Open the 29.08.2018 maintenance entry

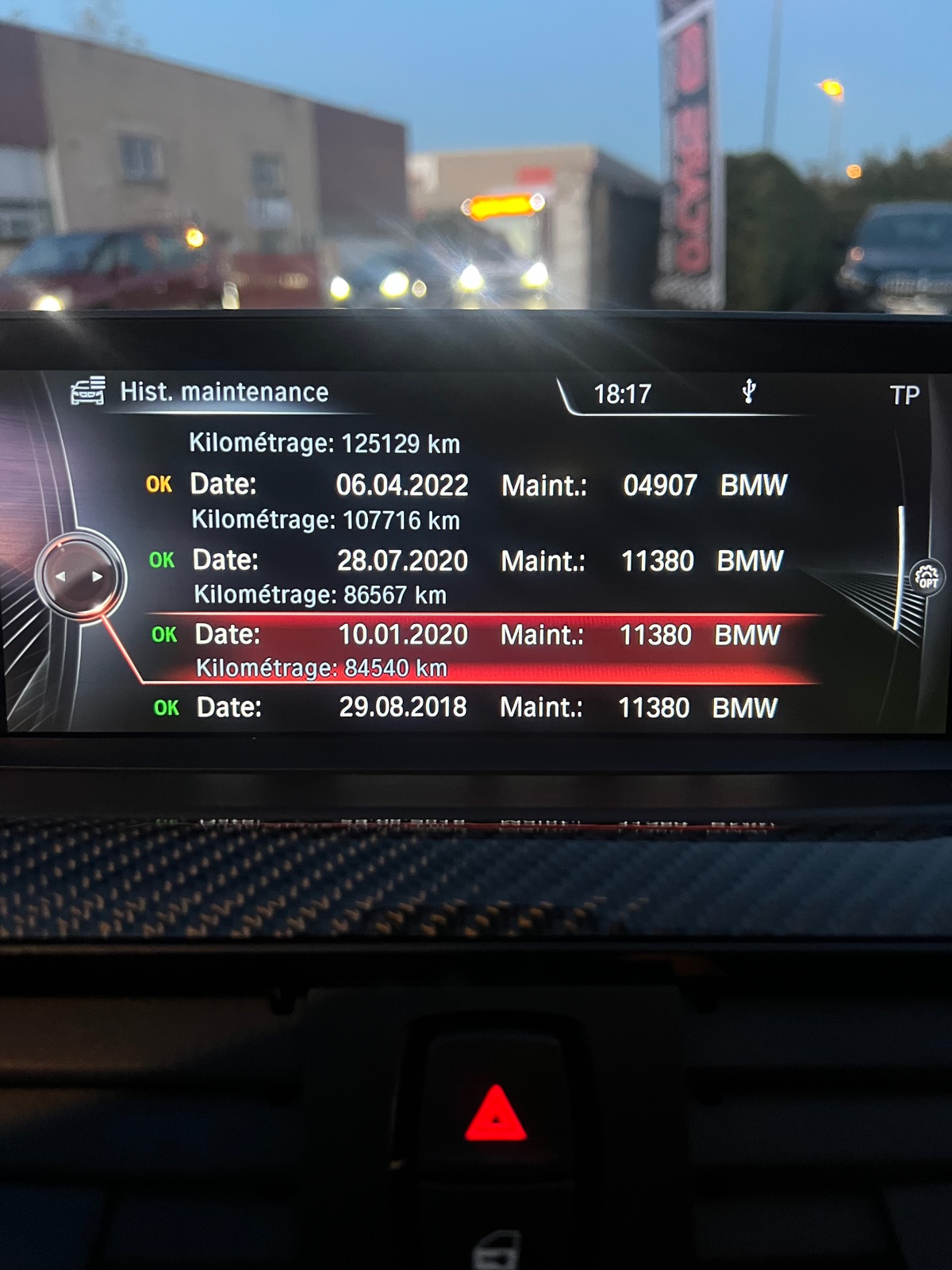click(468, 707)
